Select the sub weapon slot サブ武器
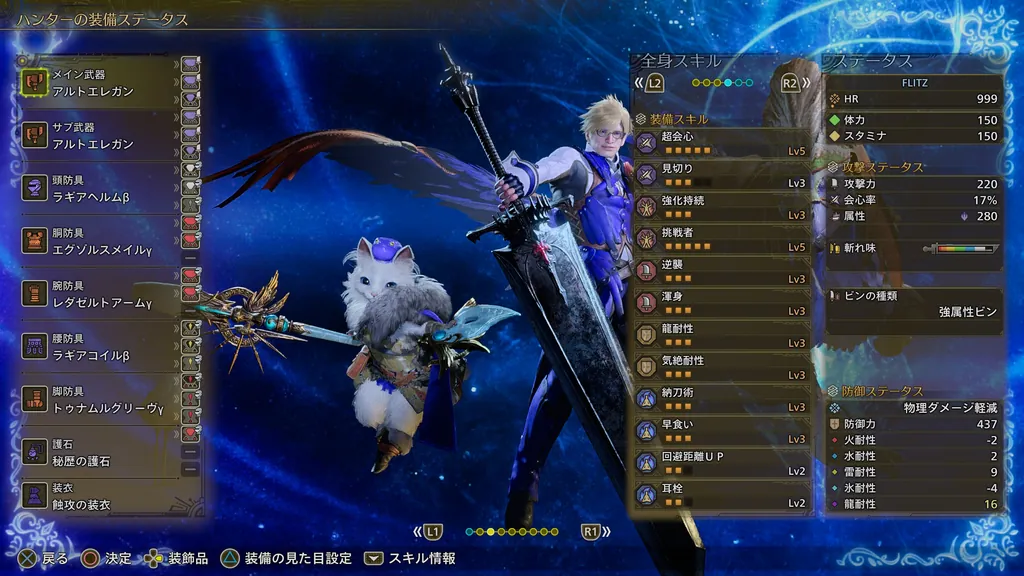Screen dimensions: 1024x576 (97, 137)
